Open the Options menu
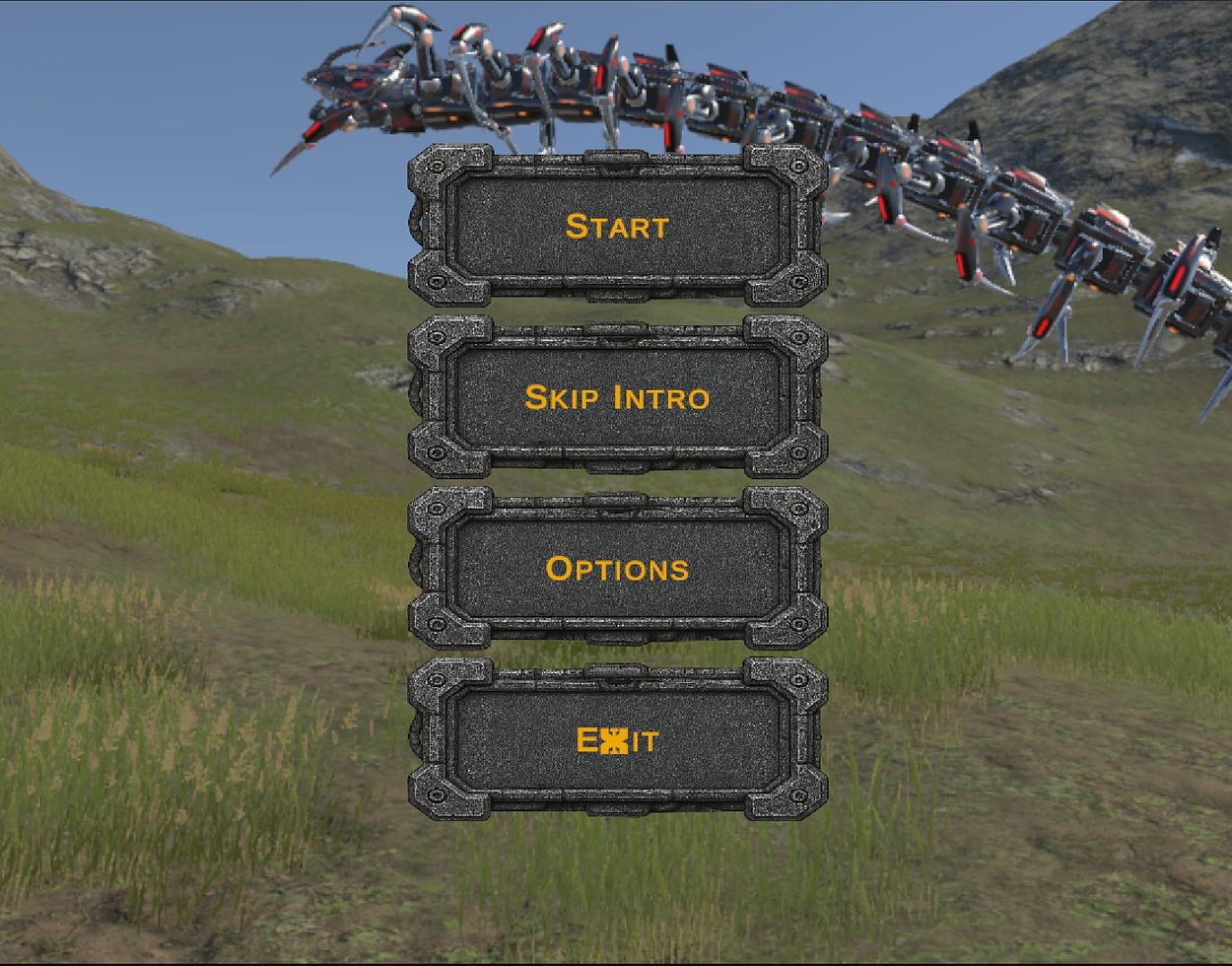The height and width of the screenshot is (966, 1232). pos(617,569)
